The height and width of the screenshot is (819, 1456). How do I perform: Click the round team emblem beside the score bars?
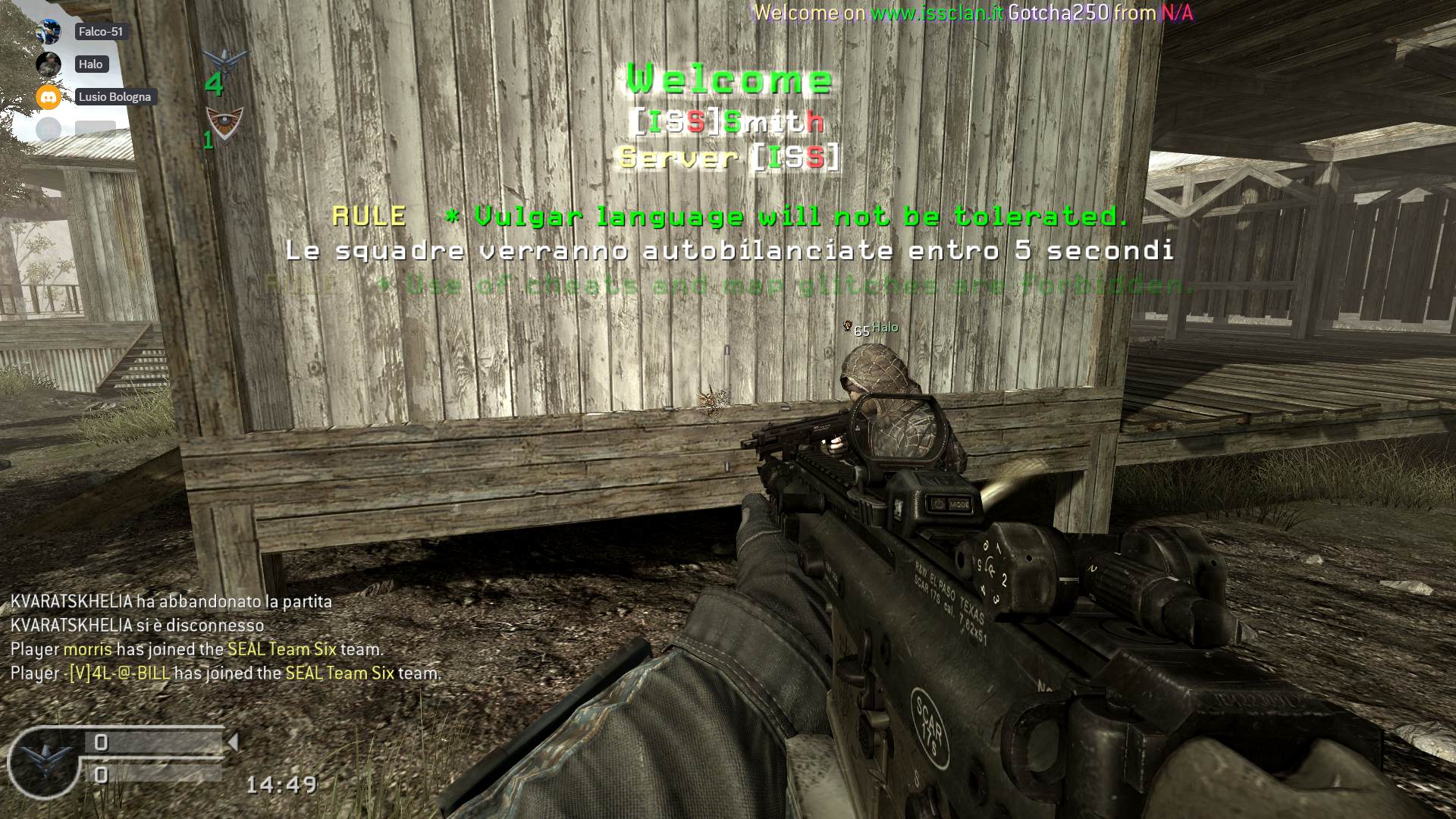point(44,761)
